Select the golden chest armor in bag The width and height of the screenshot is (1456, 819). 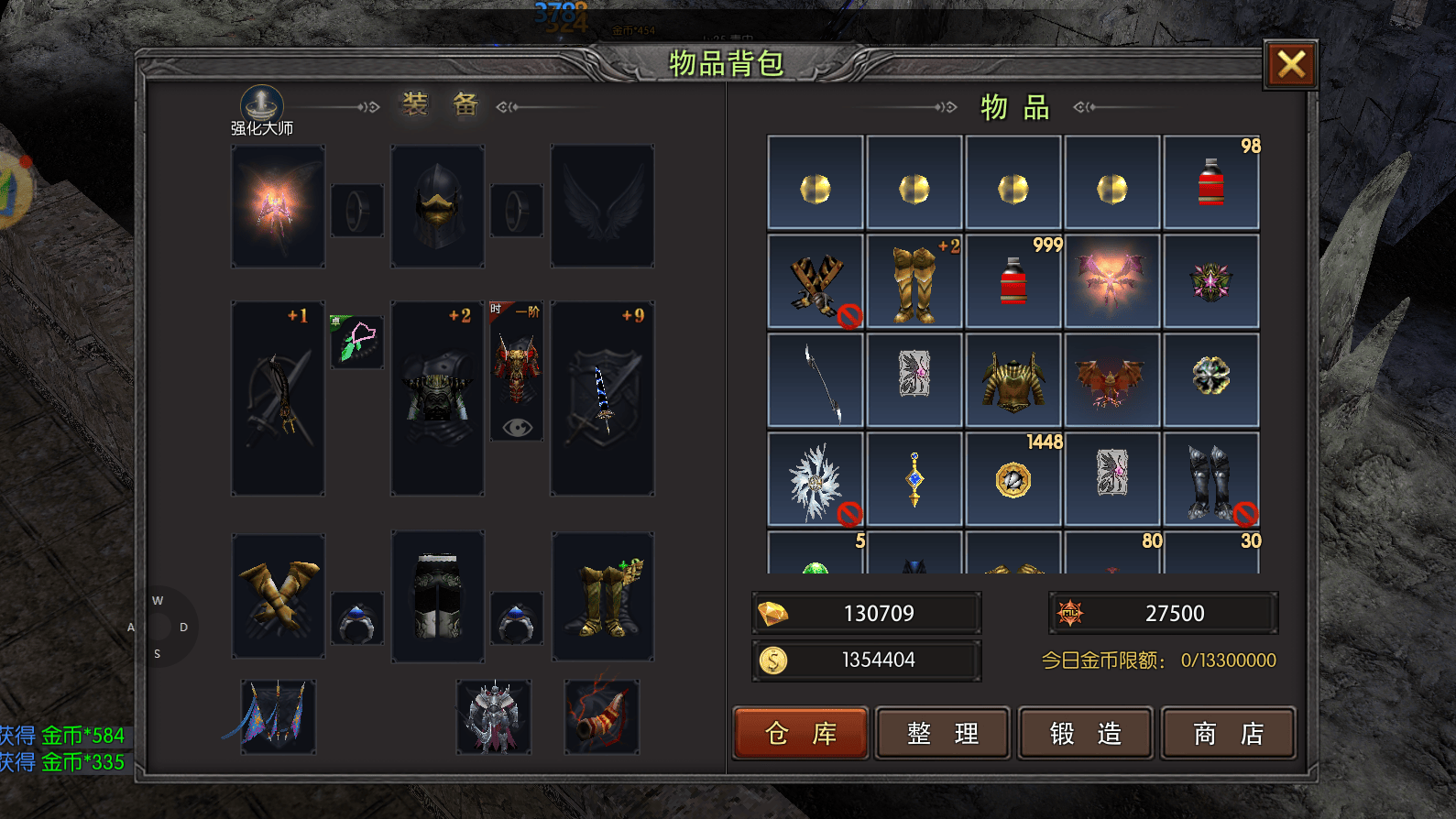tap(1013, 380)
